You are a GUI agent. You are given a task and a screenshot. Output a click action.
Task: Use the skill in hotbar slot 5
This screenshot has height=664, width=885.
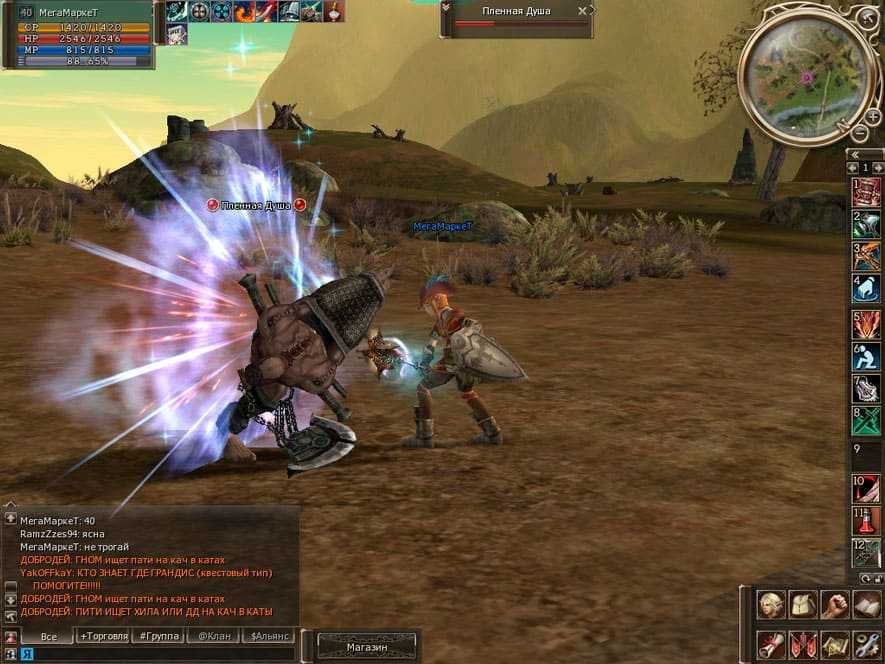866,324
